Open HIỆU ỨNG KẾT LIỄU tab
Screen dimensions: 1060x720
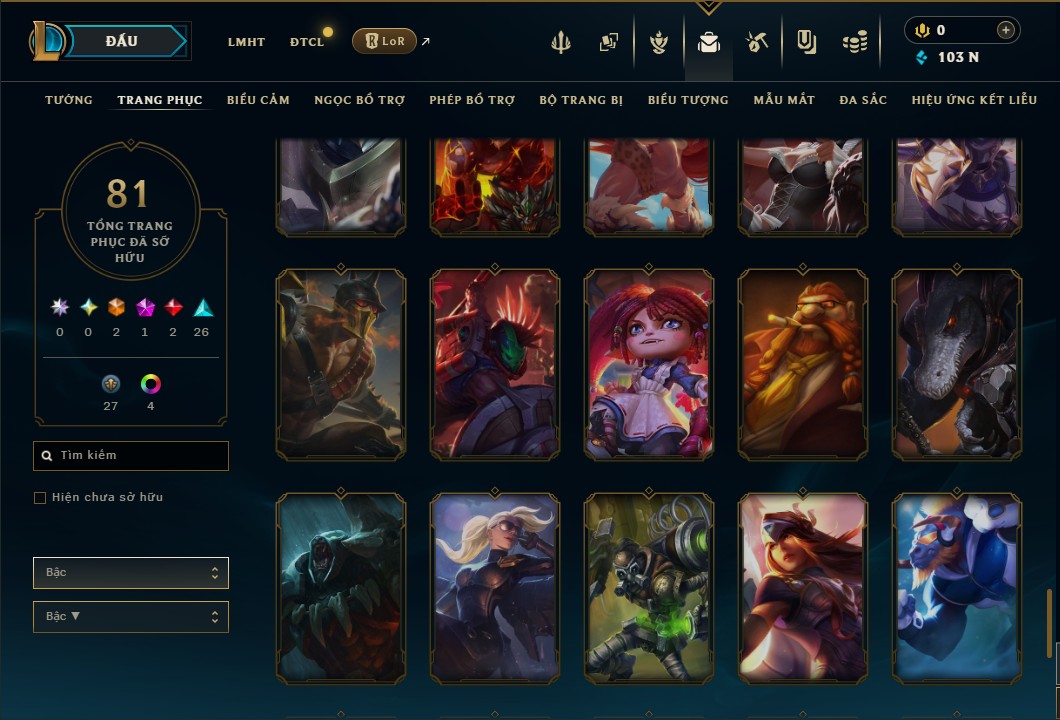click(975, 100)
